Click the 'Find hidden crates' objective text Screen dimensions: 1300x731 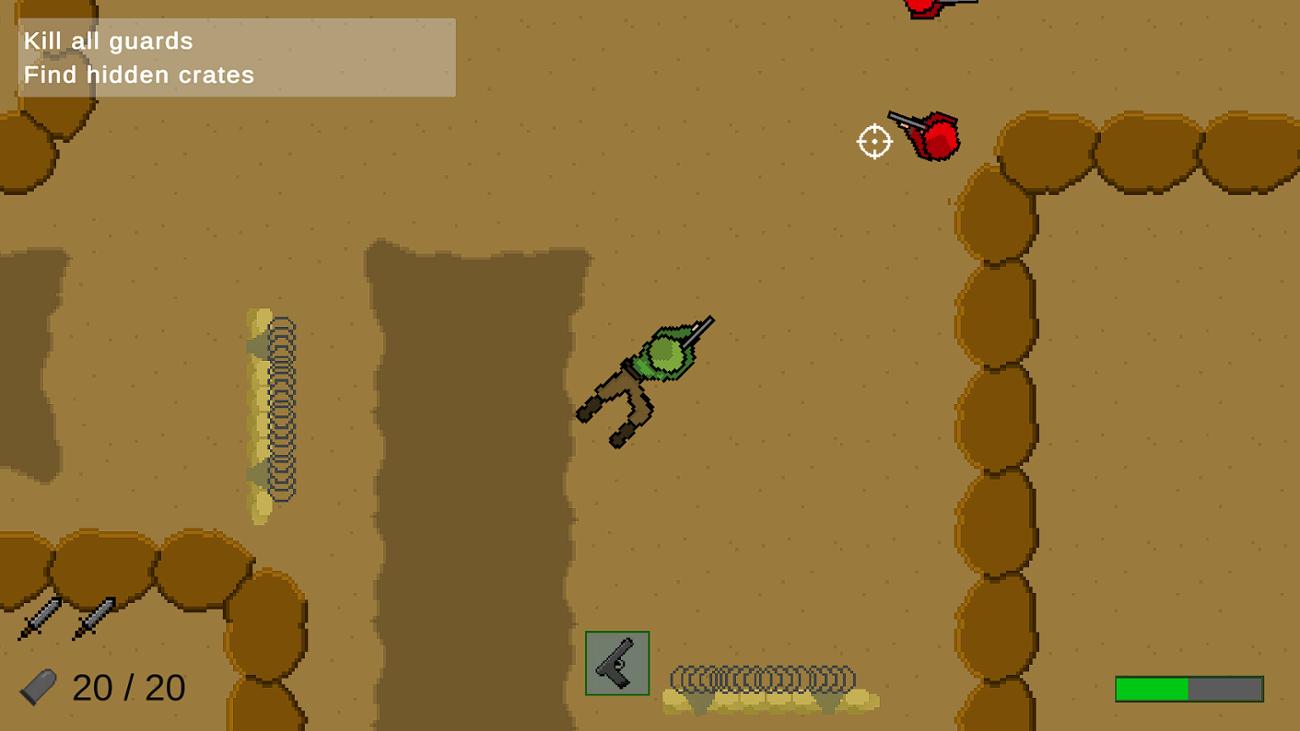click(140, 74)
